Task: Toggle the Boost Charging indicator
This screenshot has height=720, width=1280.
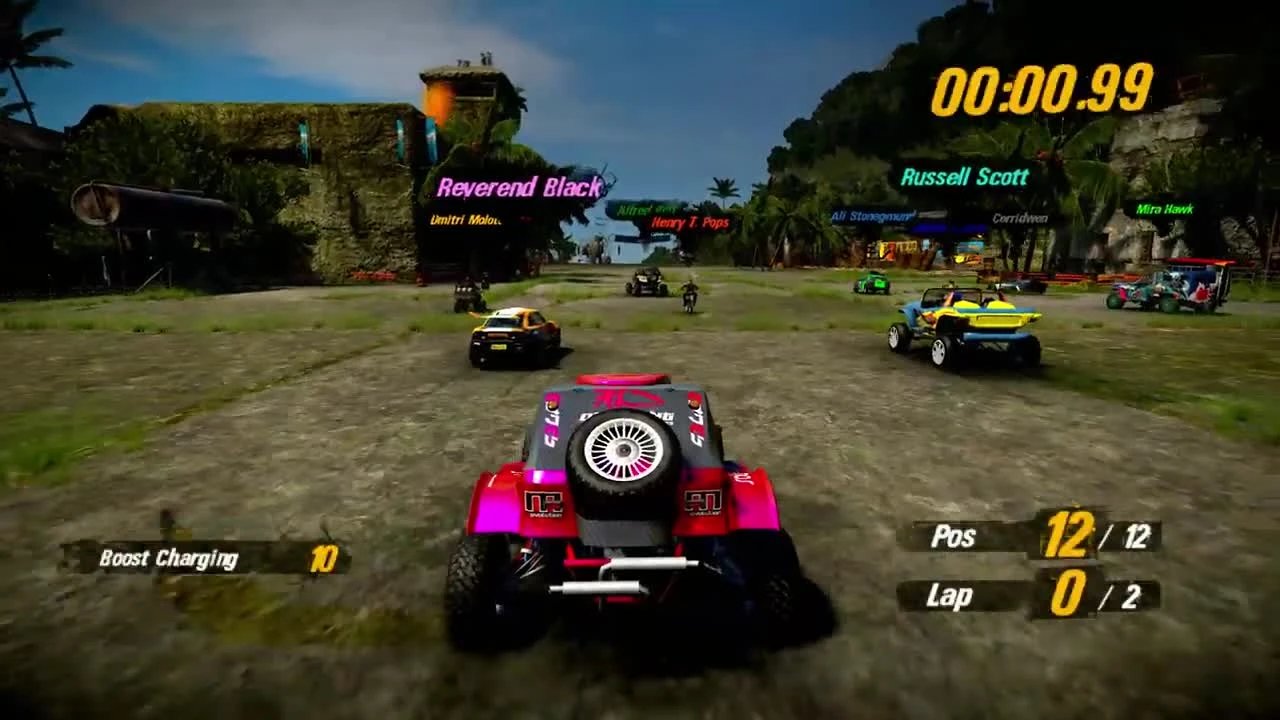Action: pos(168,559)
